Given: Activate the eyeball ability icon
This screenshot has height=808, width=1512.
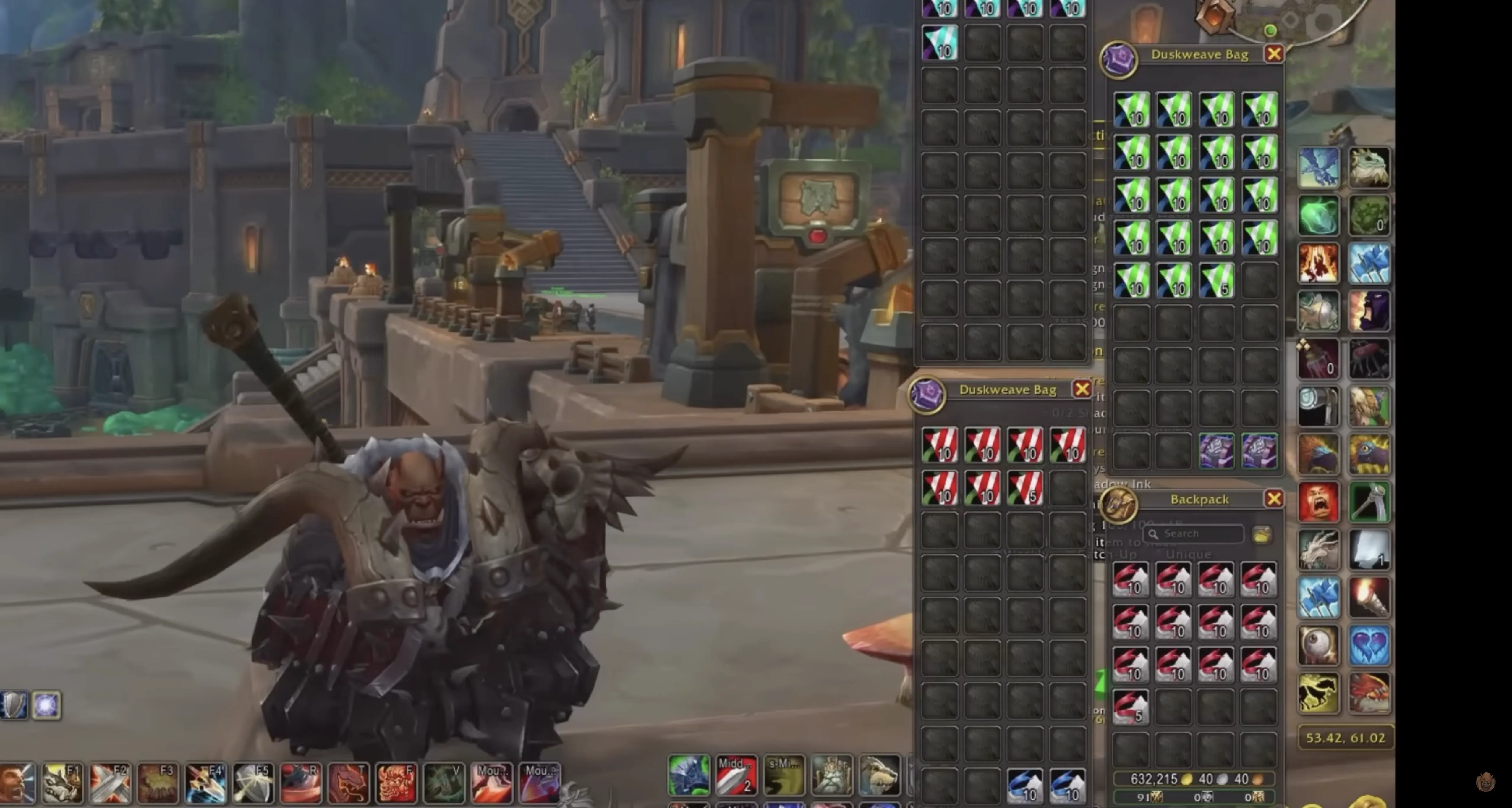Looking at the screenshot, I should tap(1318, 645).
